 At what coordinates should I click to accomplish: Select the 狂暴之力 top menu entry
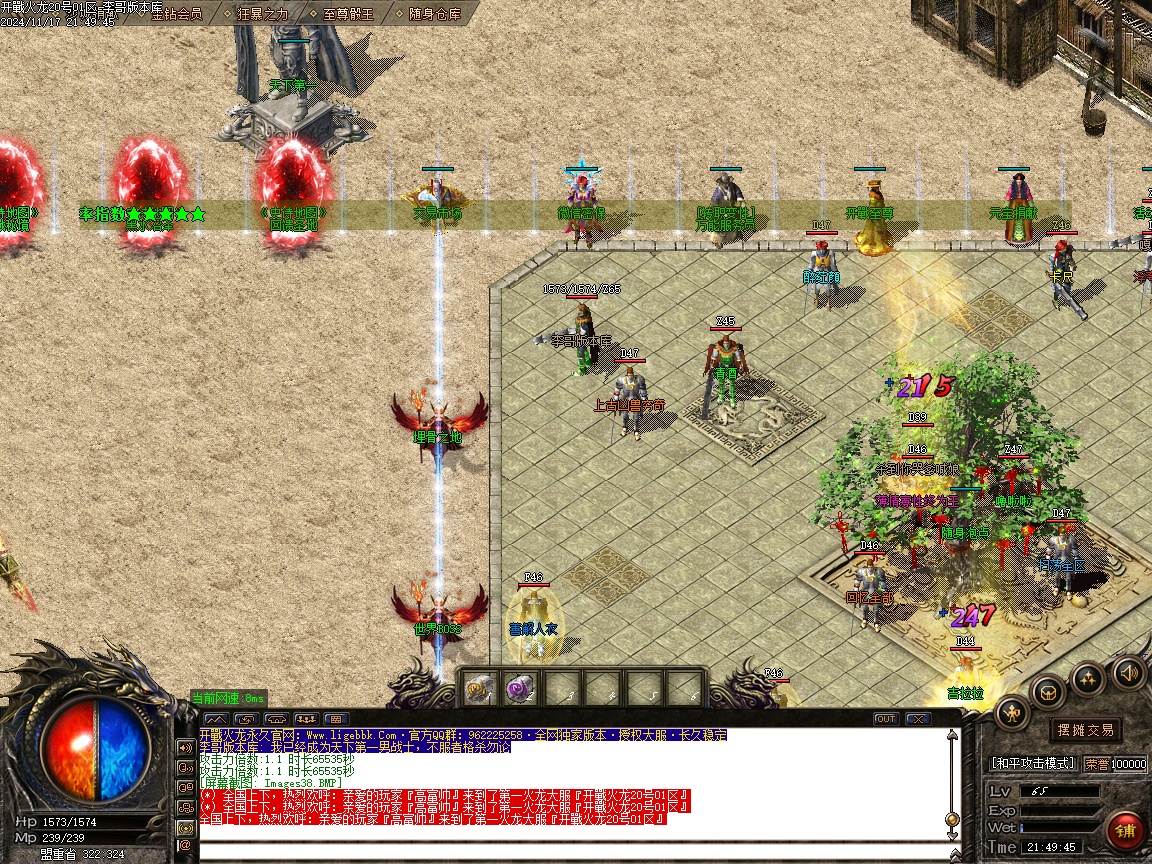tap(262, 14)
